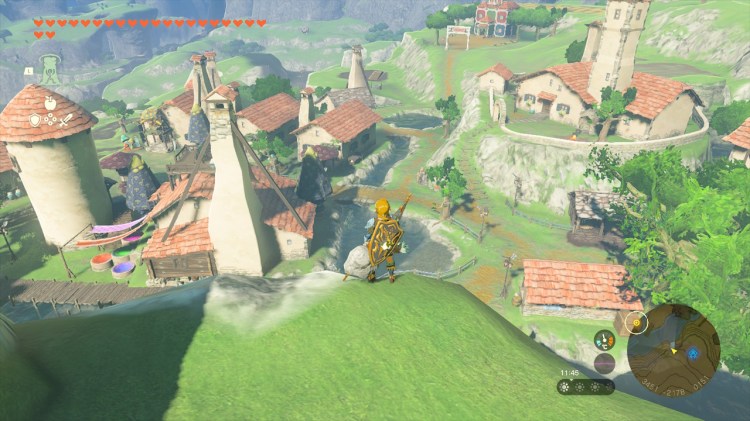Open the circular minimap

(x=673, y=349)
